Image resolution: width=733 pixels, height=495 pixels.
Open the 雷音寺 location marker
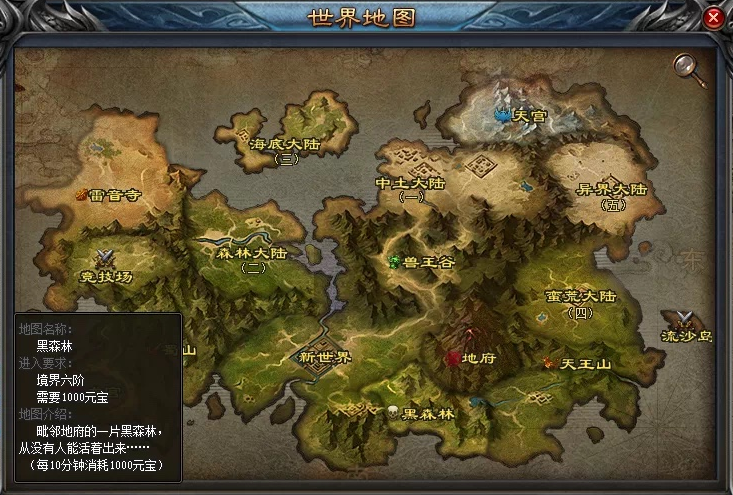(112, 195)
